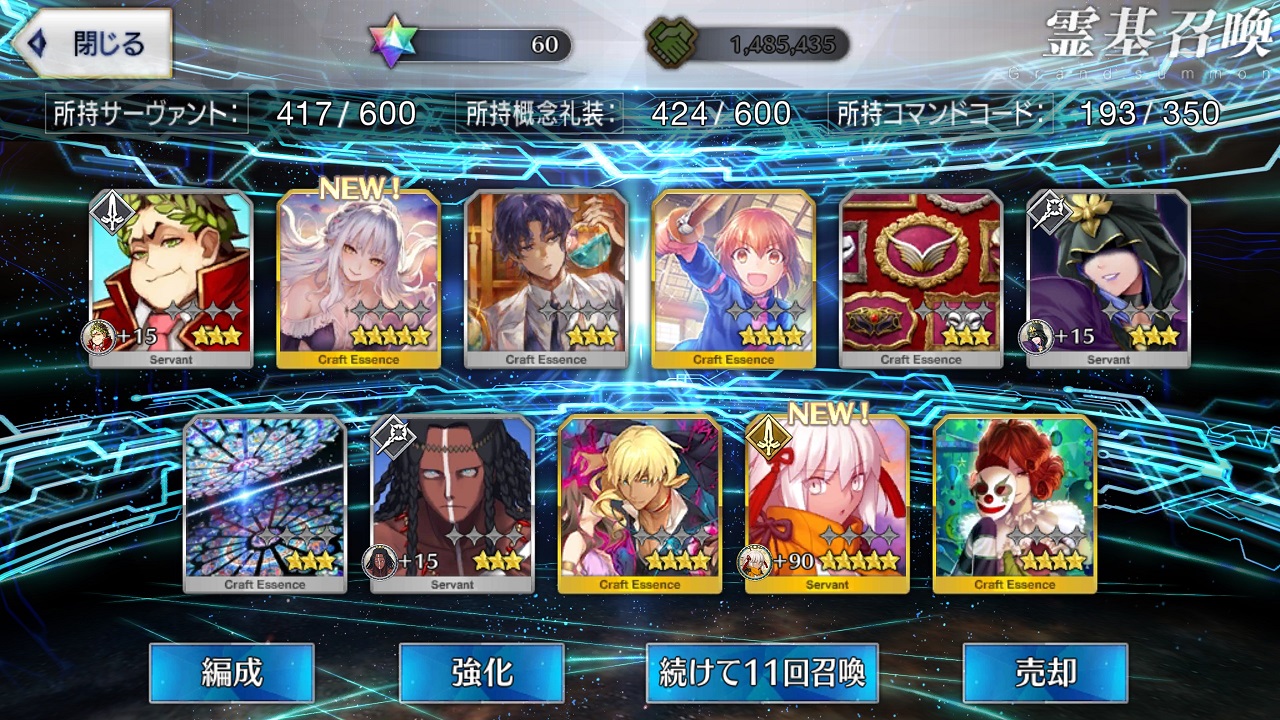Open the 売却 sell menu
1280x720 pixels.
[x=1045, y=672]
